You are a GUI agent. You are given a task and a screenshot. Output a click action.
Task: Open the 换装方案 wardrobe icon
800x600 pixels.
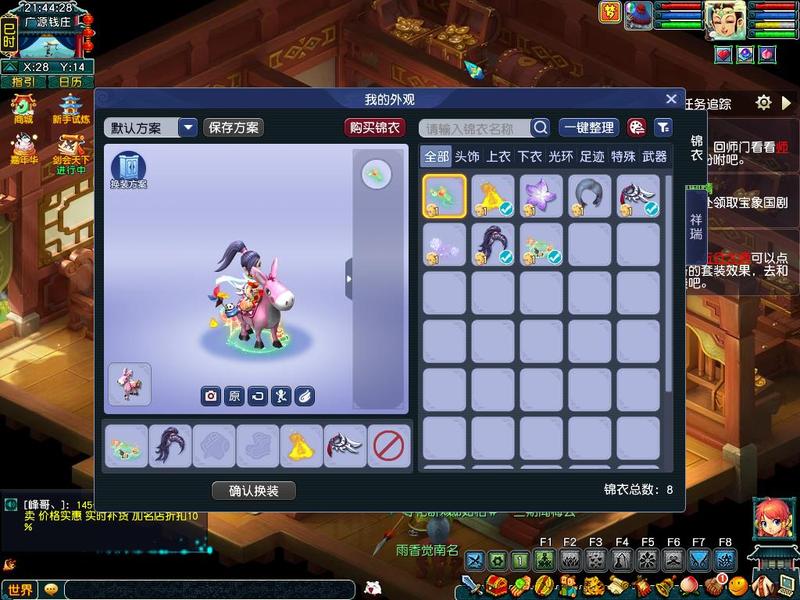[128, 170]
